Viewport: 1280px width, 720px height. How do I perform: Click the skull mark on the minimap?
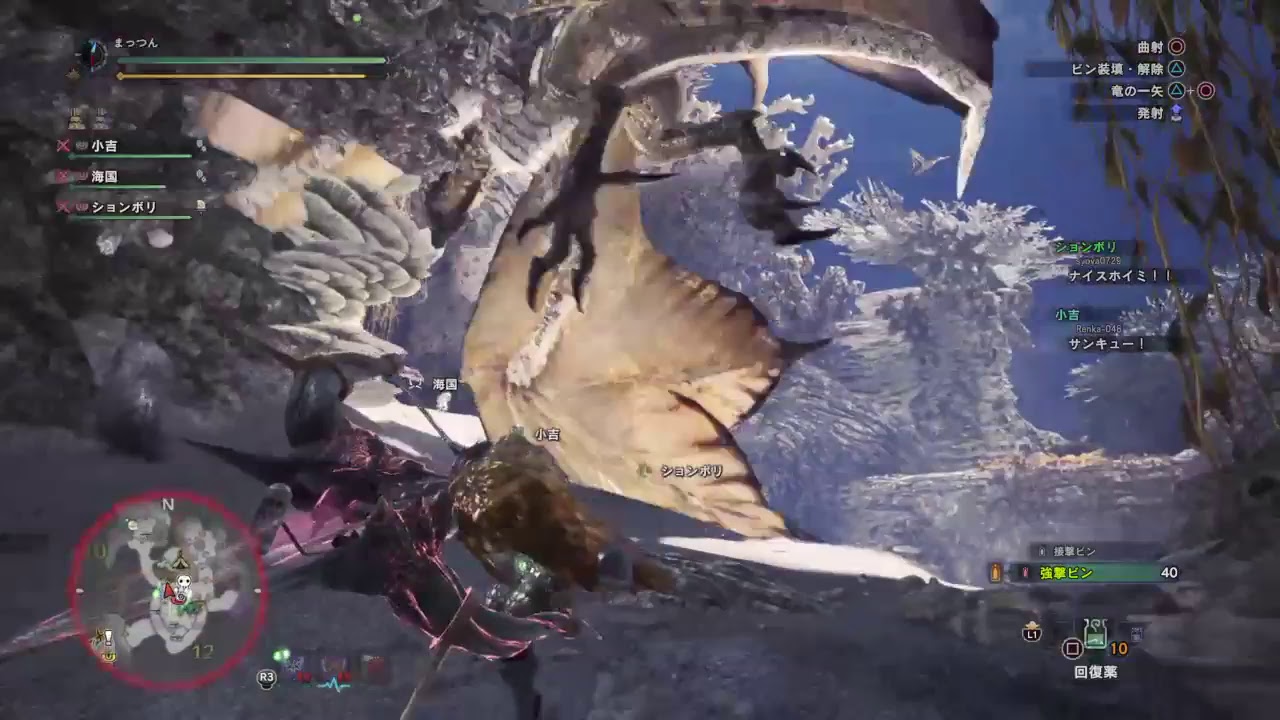183,580
